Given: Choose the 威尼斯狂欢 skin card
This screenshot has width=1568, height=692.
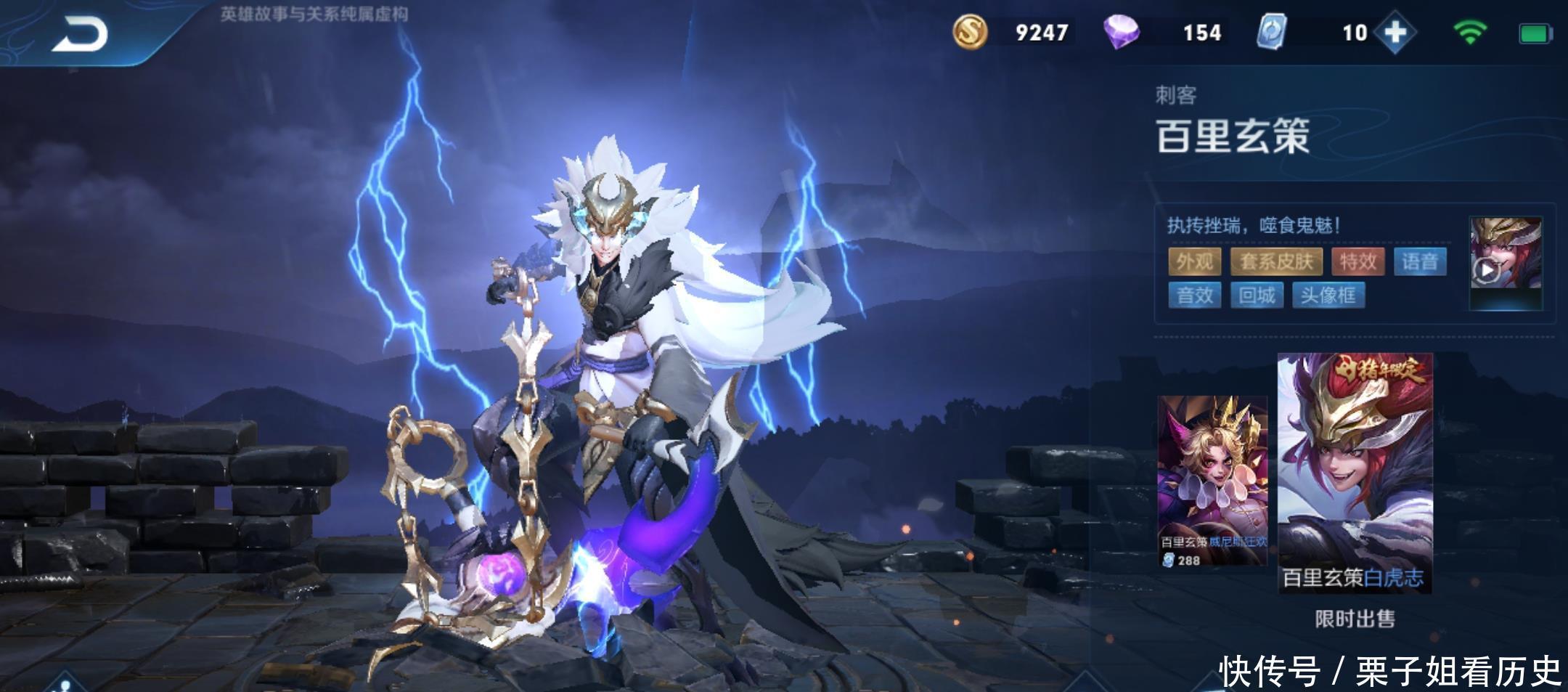Looking at the screenshot, I should (x=1212, y=481).
